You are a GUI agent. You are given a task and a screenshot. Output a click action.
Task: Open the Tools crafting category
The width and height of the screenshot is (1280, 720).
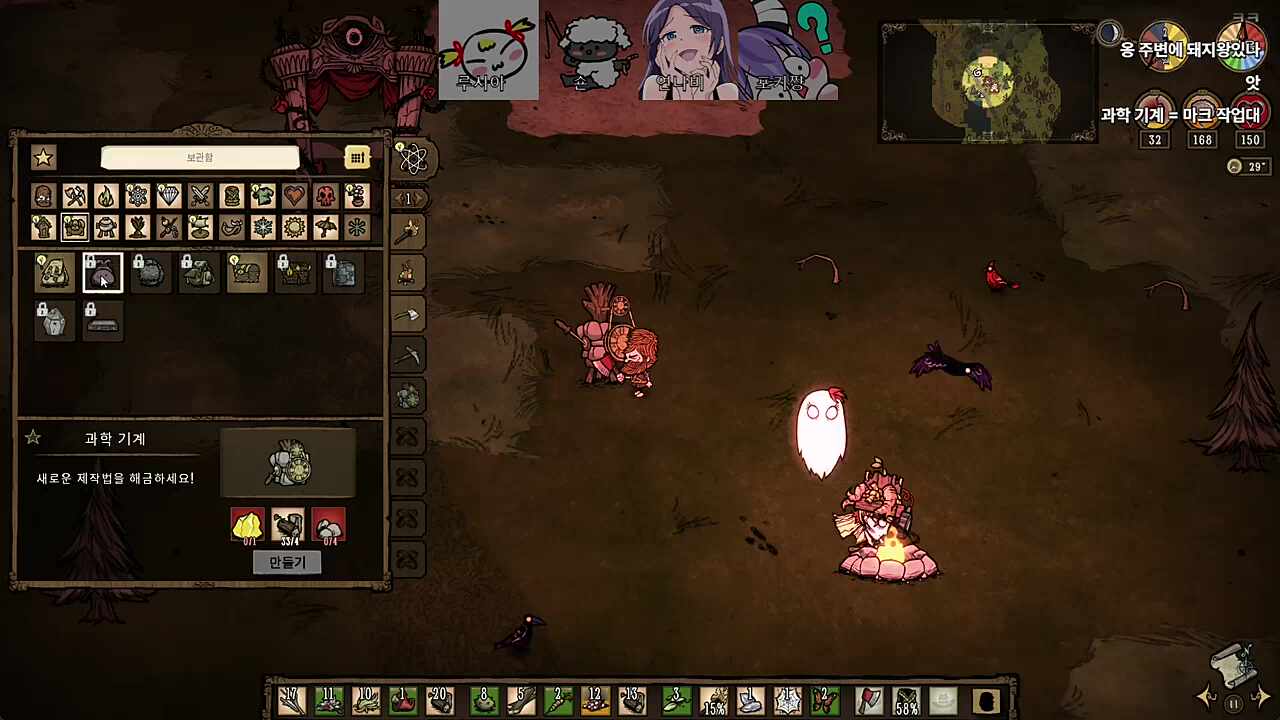point(74,196)
